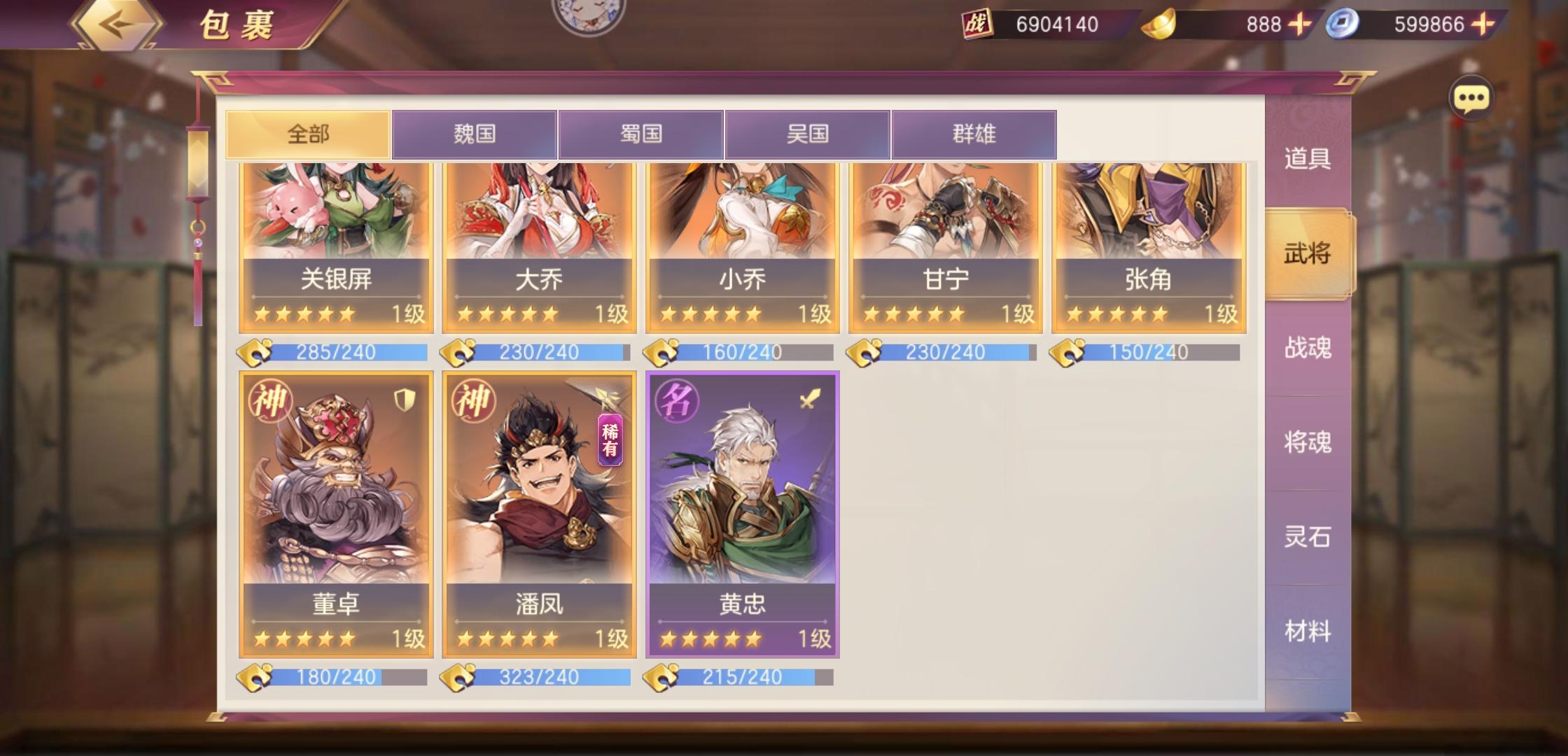Viewport: 1568px width, 756px height.
Task: Switch to the 魏国 faction tab
Action: click(476, 134)
